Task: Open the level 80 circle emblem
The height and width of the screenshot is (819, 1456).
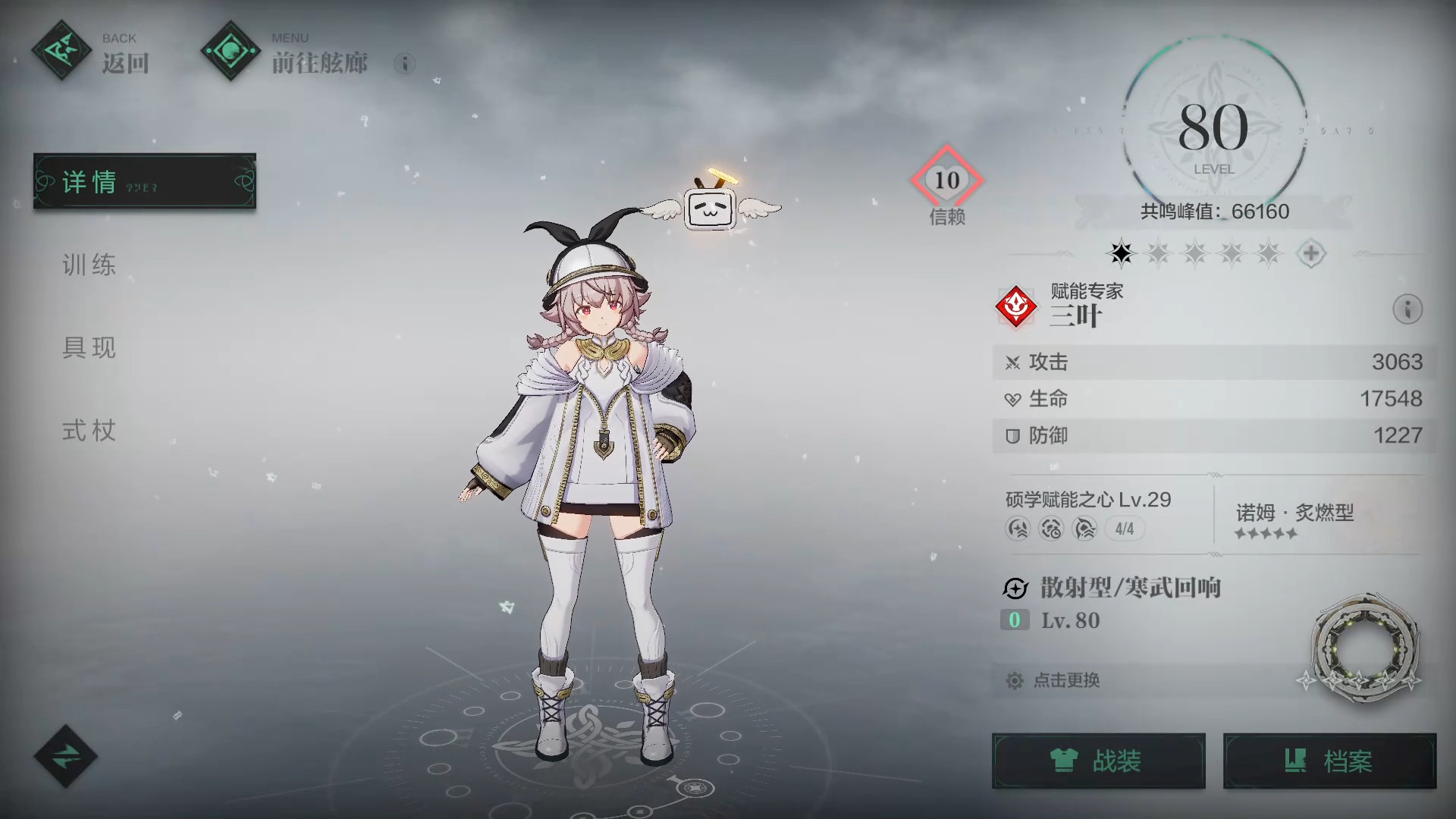Action: click(1213, 129)
